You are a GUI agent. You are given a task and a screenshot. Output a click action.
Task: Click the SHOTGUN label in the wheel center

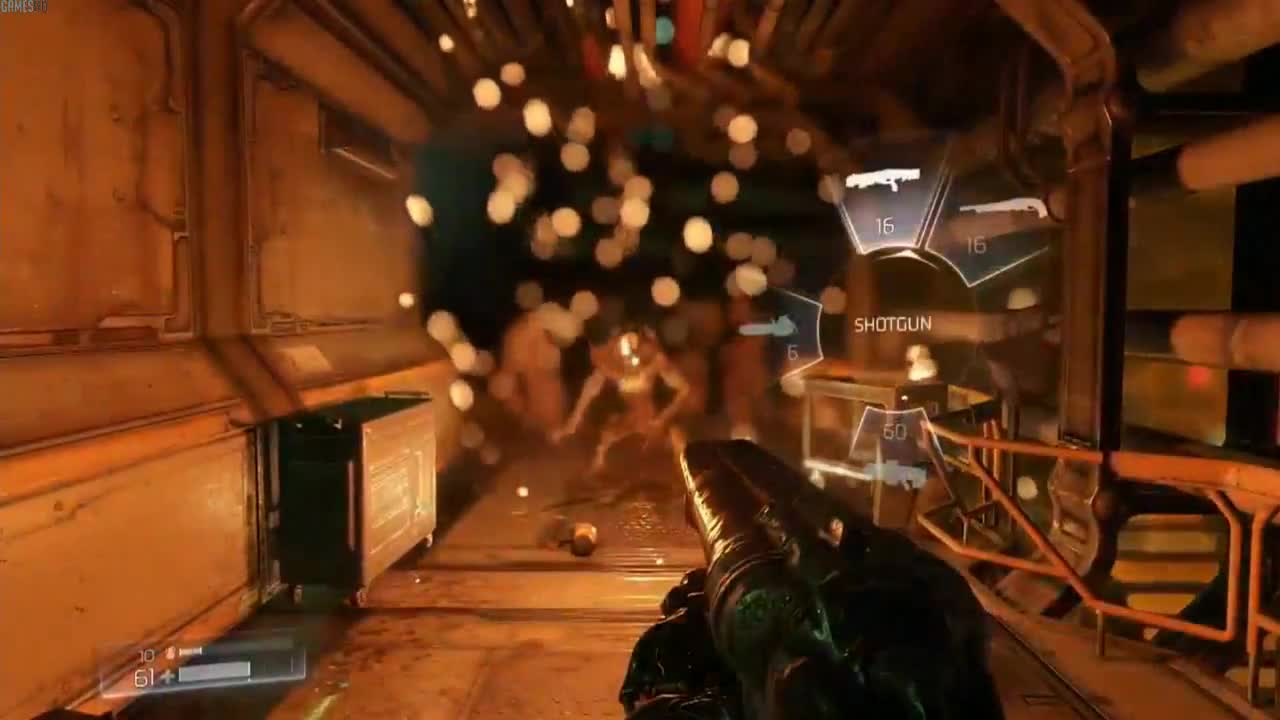[x=894, y=323]
